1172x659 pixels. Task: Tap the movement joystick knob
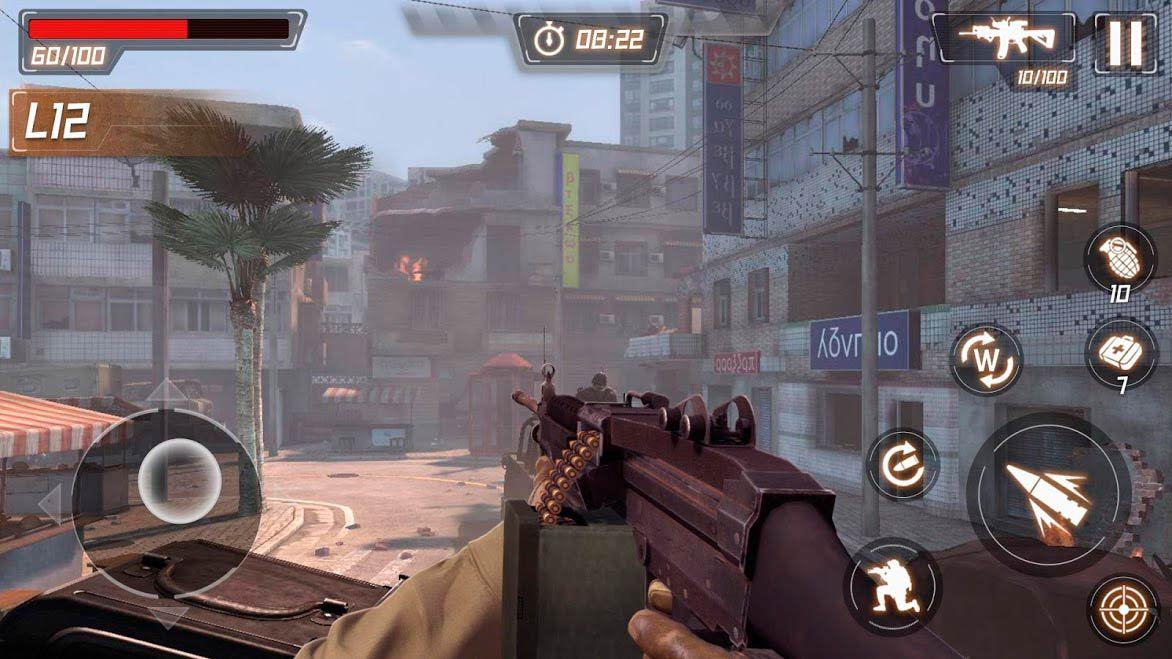coord(179,475)
